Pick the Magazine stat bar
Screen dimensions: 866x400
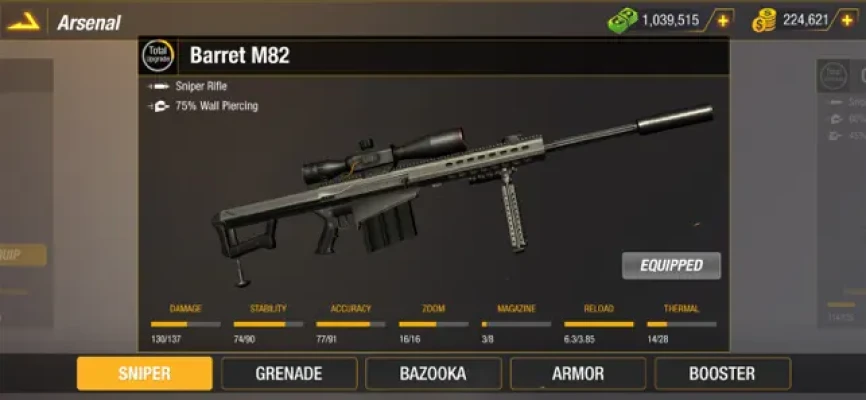click(516, 324)
